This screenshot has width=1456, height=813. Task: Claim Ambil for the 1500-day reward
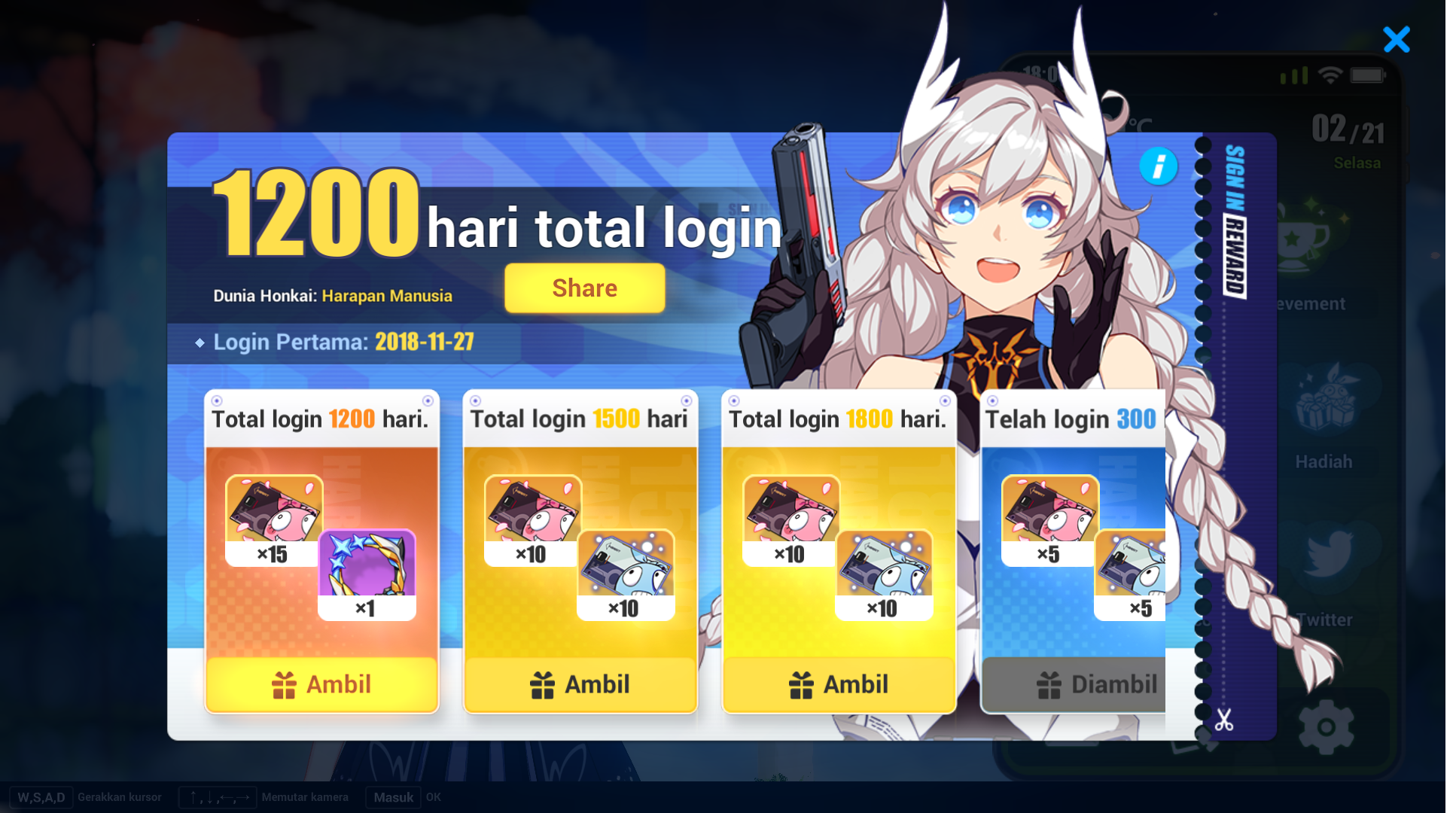pos(580,684)
